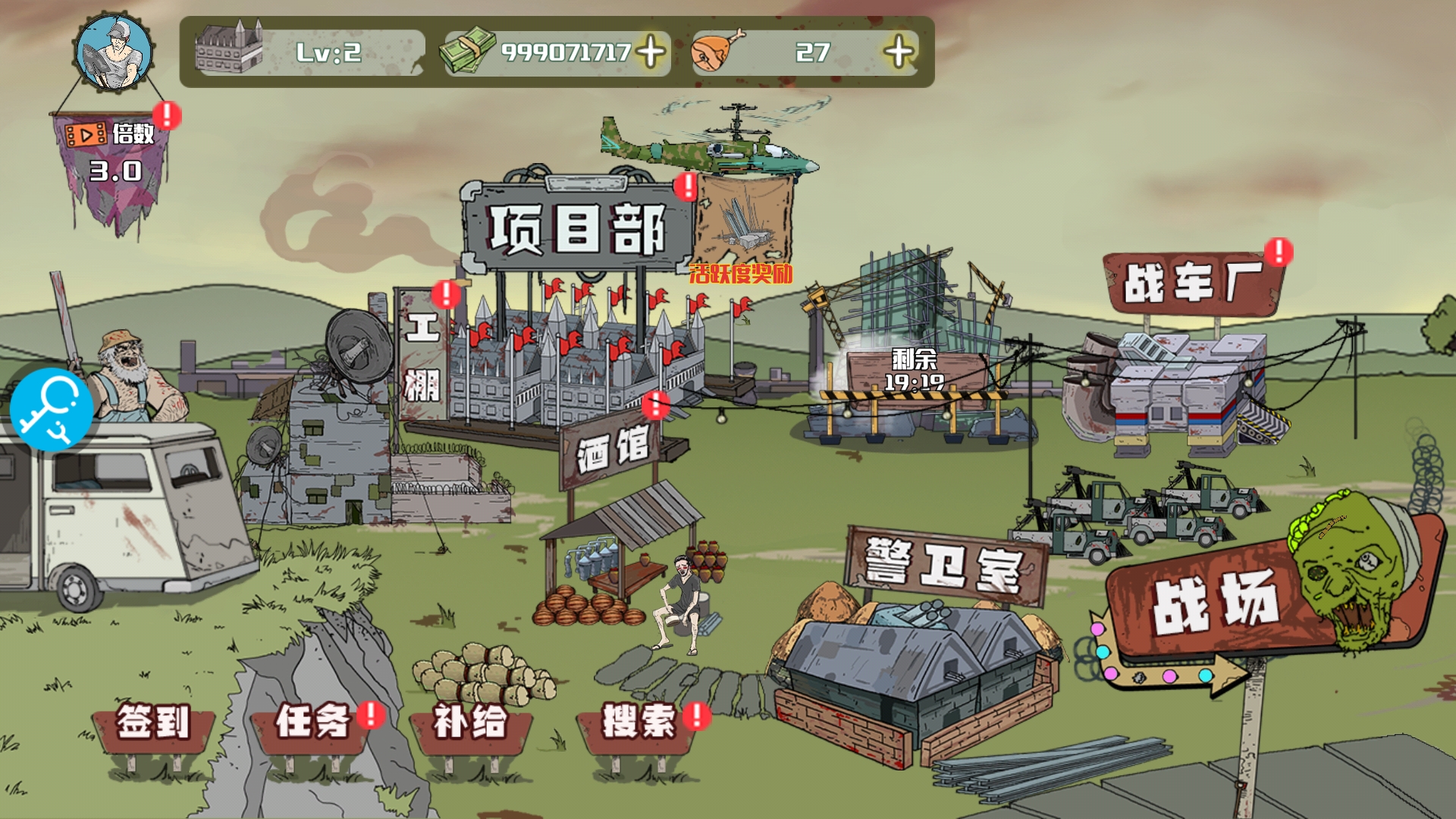
Task: Visit the 酒馆 tavern
Action: 613,450
